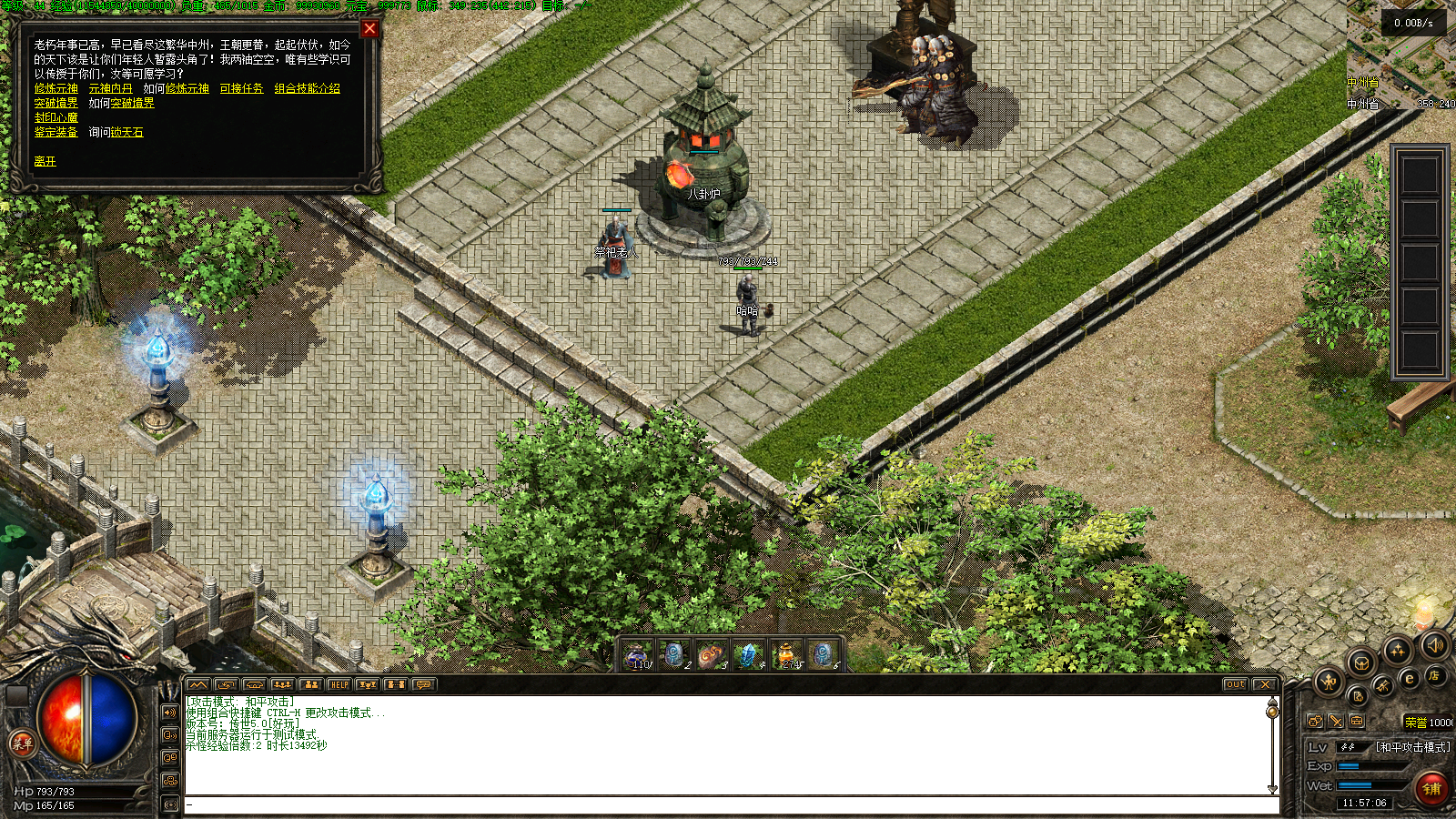
Task: Open the character panel with the warrior icon
Action: pyautogui.click(x=1329, y=680)
